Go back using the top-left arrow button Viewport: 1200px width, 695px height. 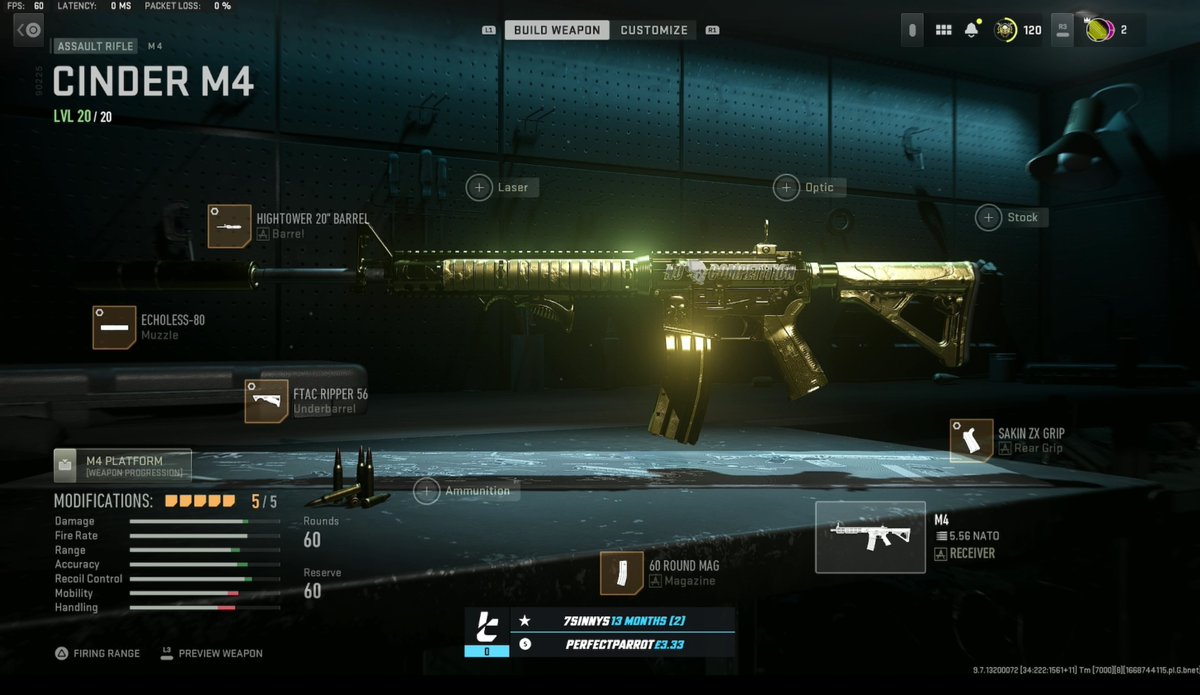(29, 30)
